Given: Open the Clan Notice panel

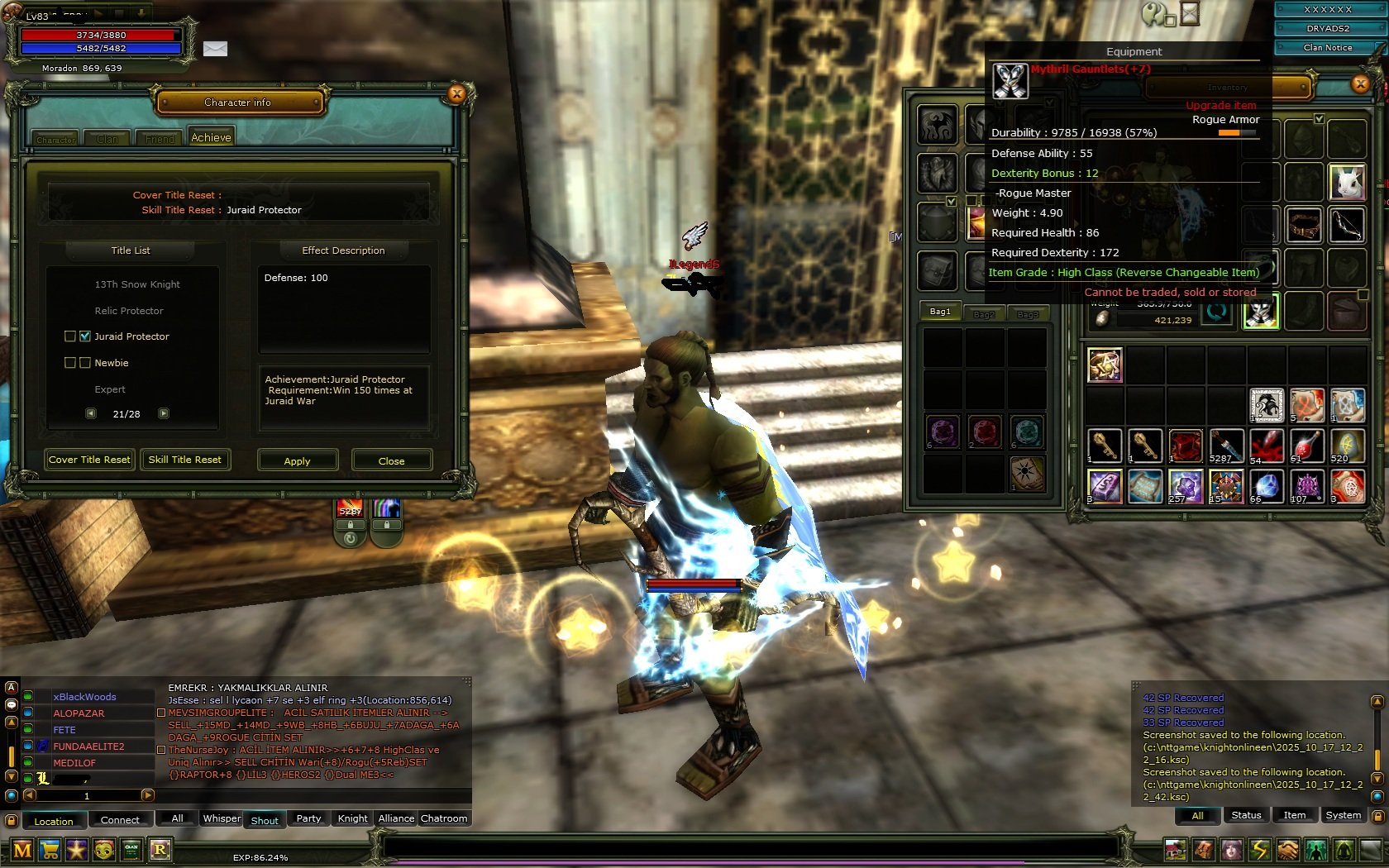Looking at the screenshot, I should [1328, 48].
